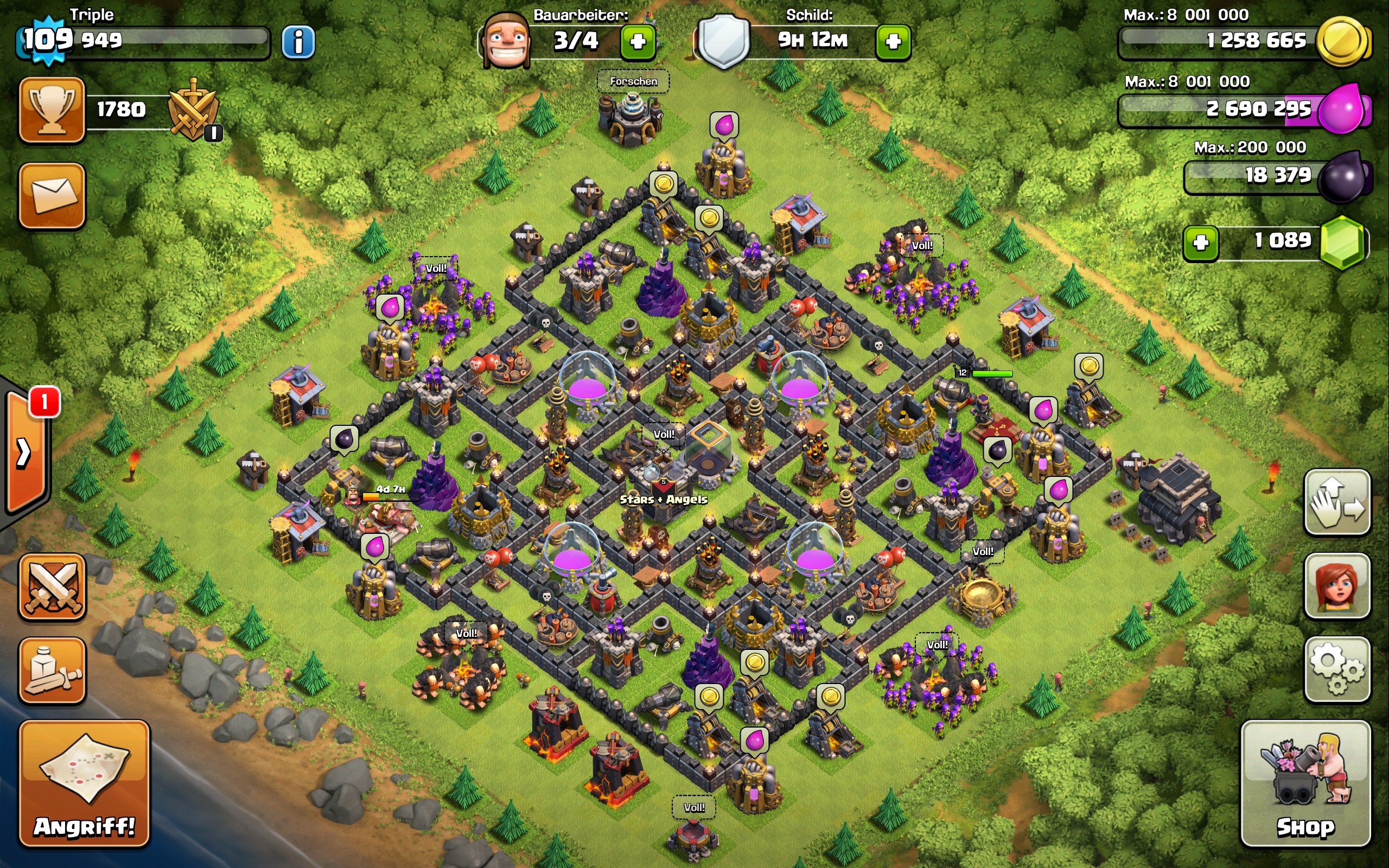Click the builder face icon
The image size is (1389, 868).
tap(506, 40)
